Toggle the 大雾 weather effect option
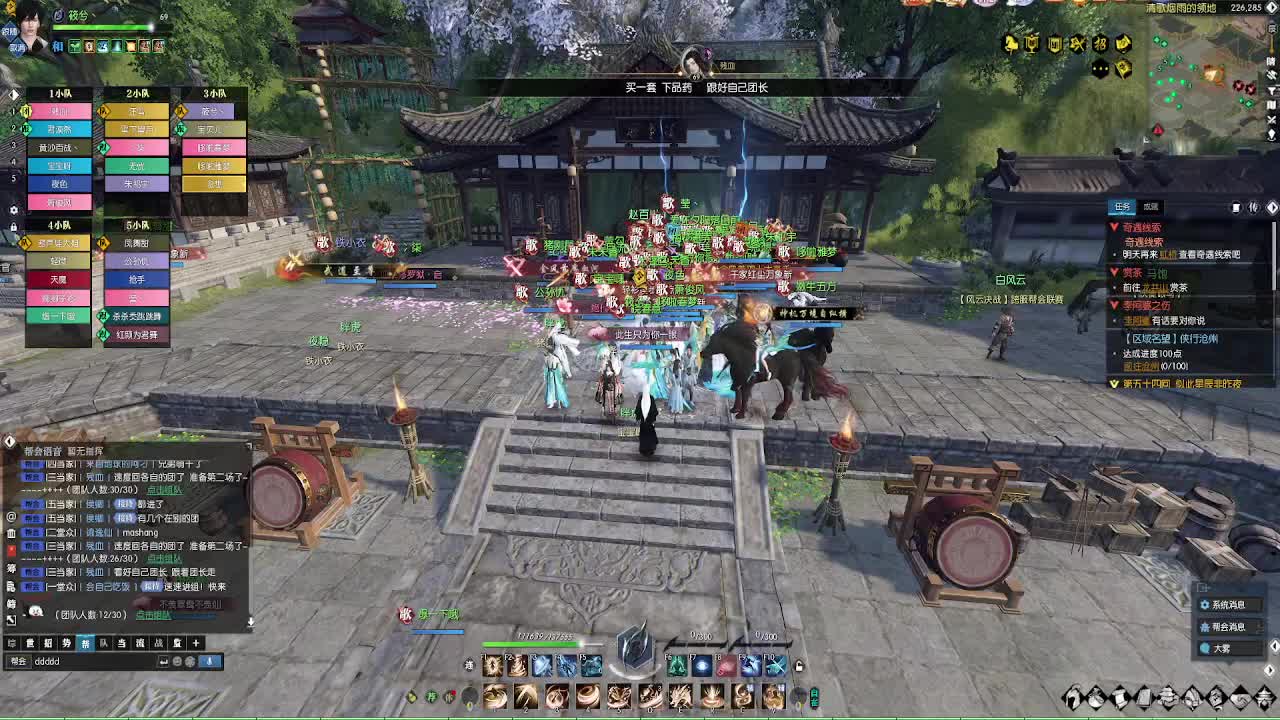This screenshot has width=1280, height=720. 1227,649
